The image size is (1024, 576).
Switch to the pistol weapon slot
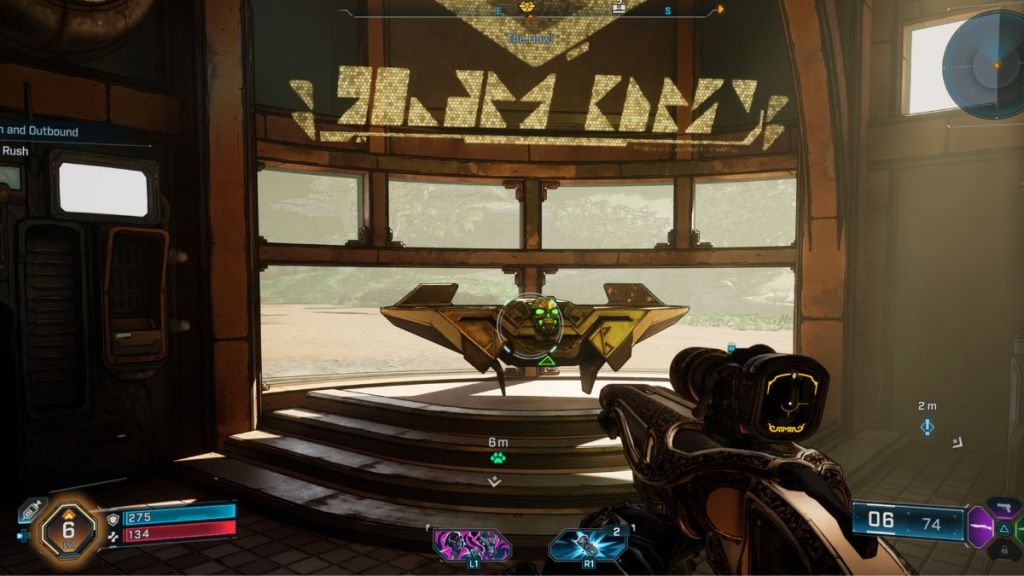point(1003,508)
